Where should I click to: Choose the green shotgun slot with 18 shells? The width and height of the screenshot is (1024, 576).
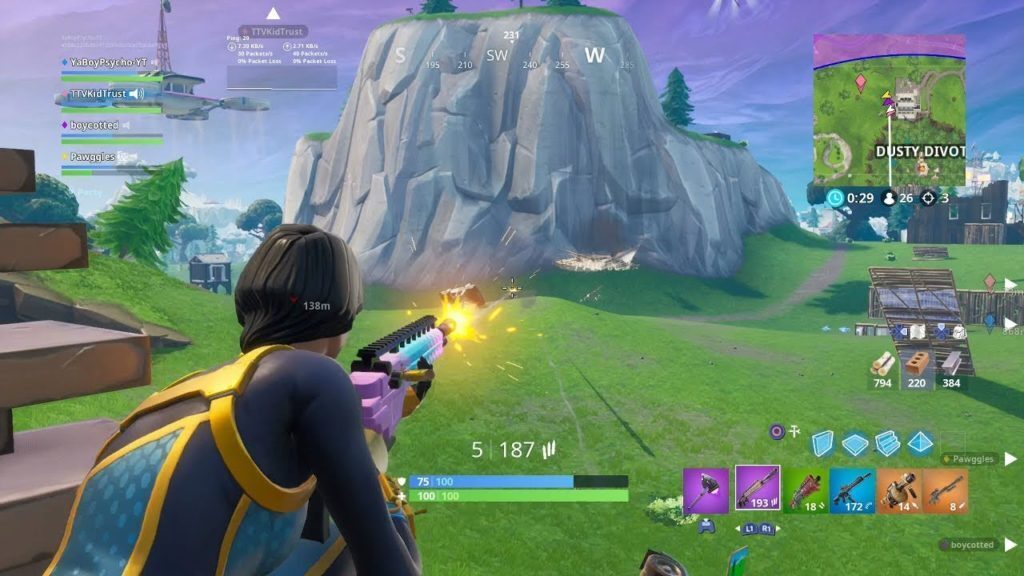click(x=805, y=490)
